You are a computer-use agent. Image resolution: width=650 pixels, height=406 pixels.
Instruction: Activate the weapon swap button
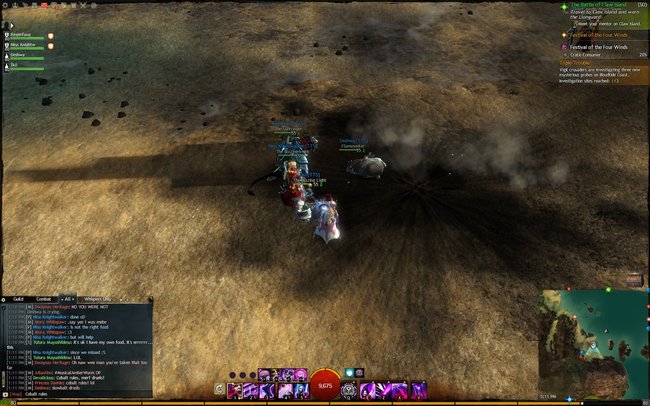click(220, 389)
